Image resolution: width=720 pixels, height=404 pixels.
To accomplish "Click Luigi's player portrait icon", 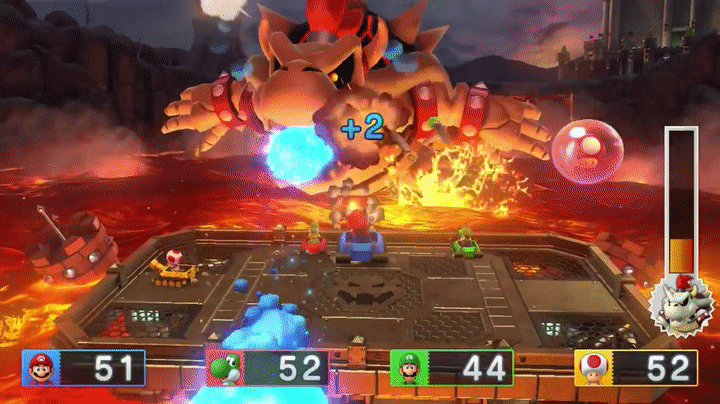I will click(408, 369).
